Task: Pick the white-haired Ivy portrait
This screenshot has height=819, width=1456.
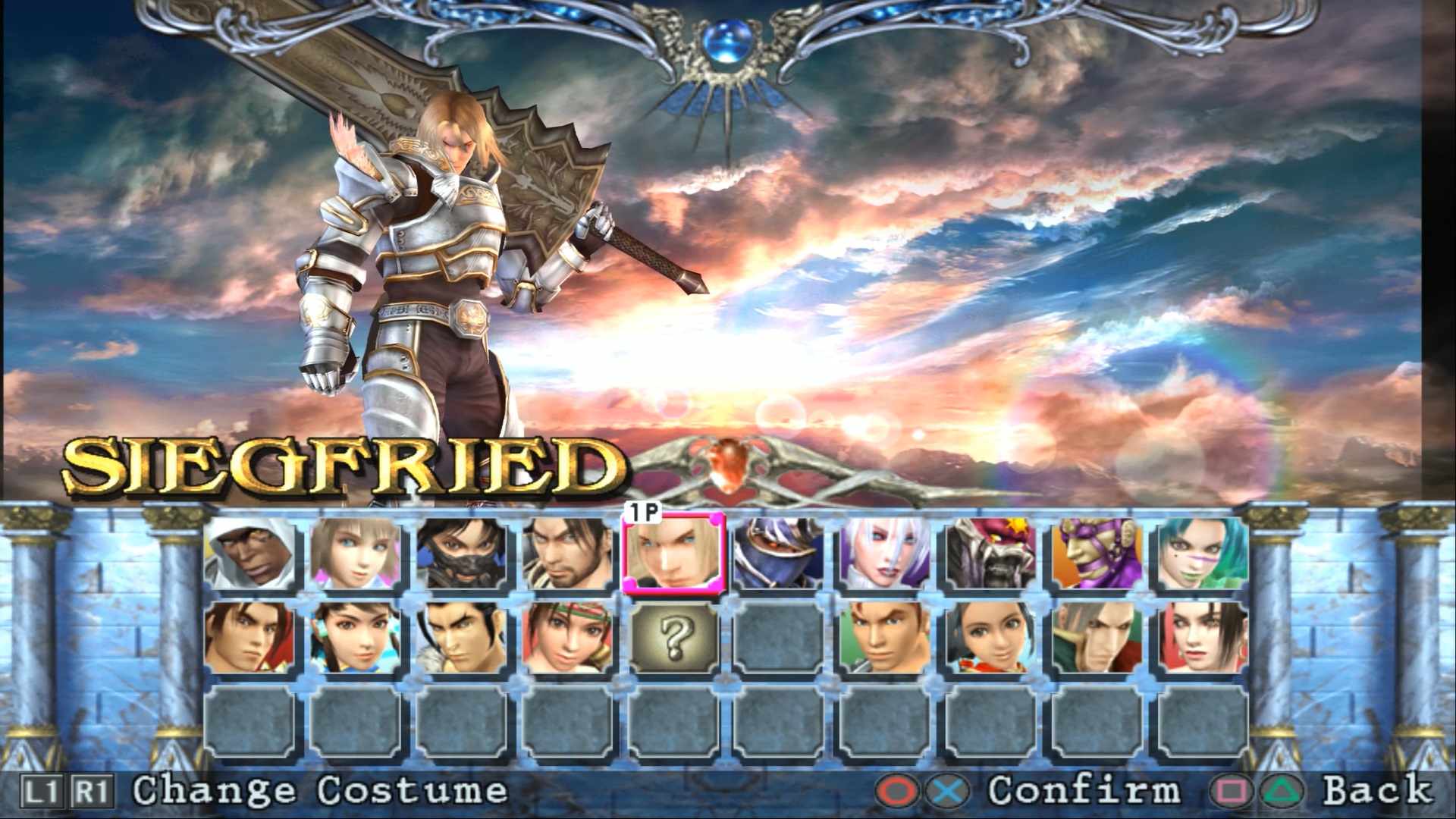Action: 885,554
